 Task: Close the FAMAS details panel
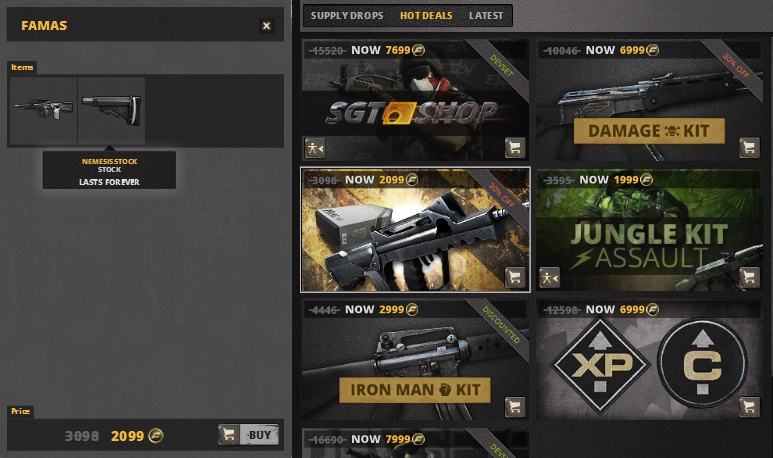click(x=266, y=26)
